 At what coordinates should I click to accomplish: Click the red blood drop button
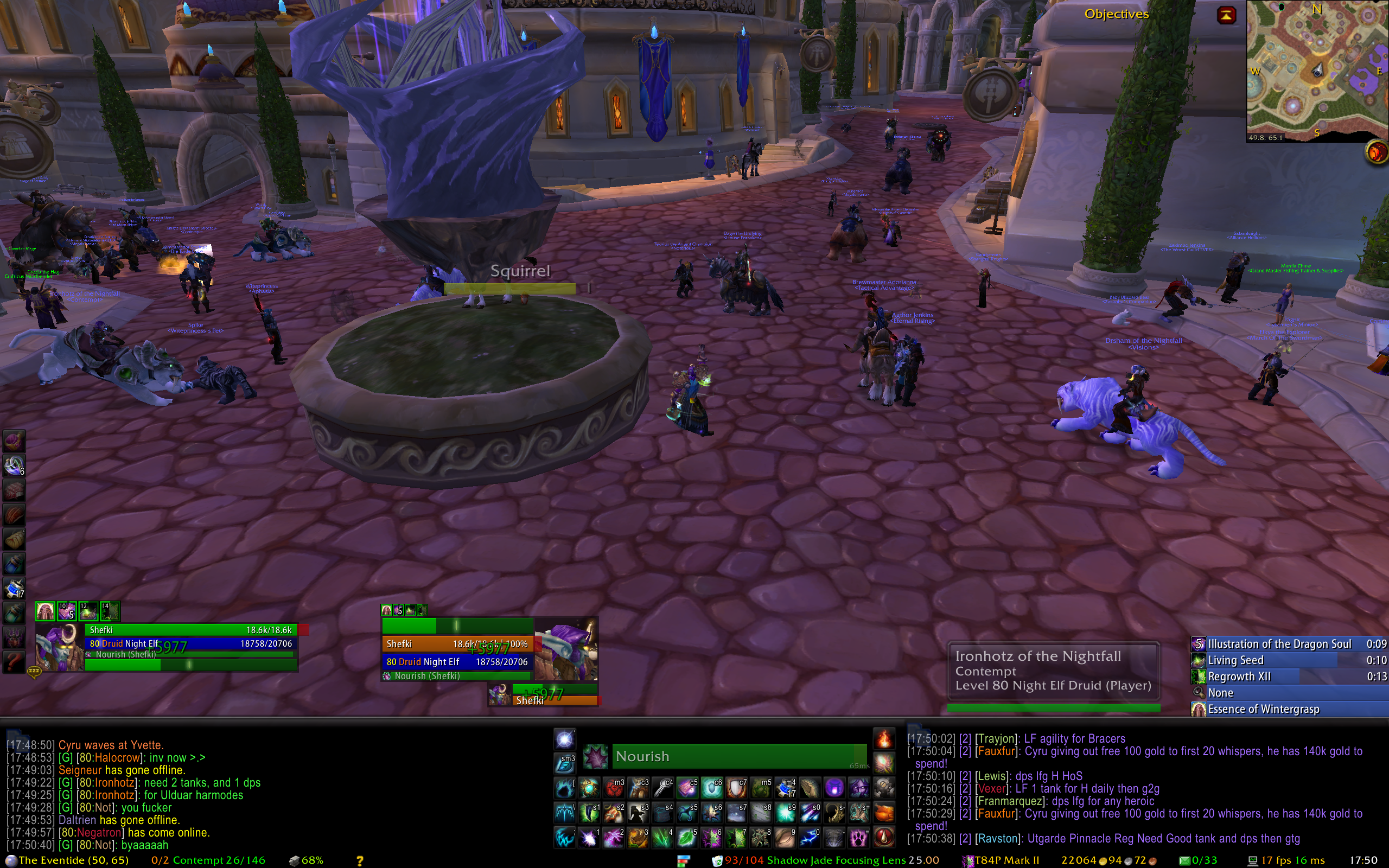(x=884, y=838)
